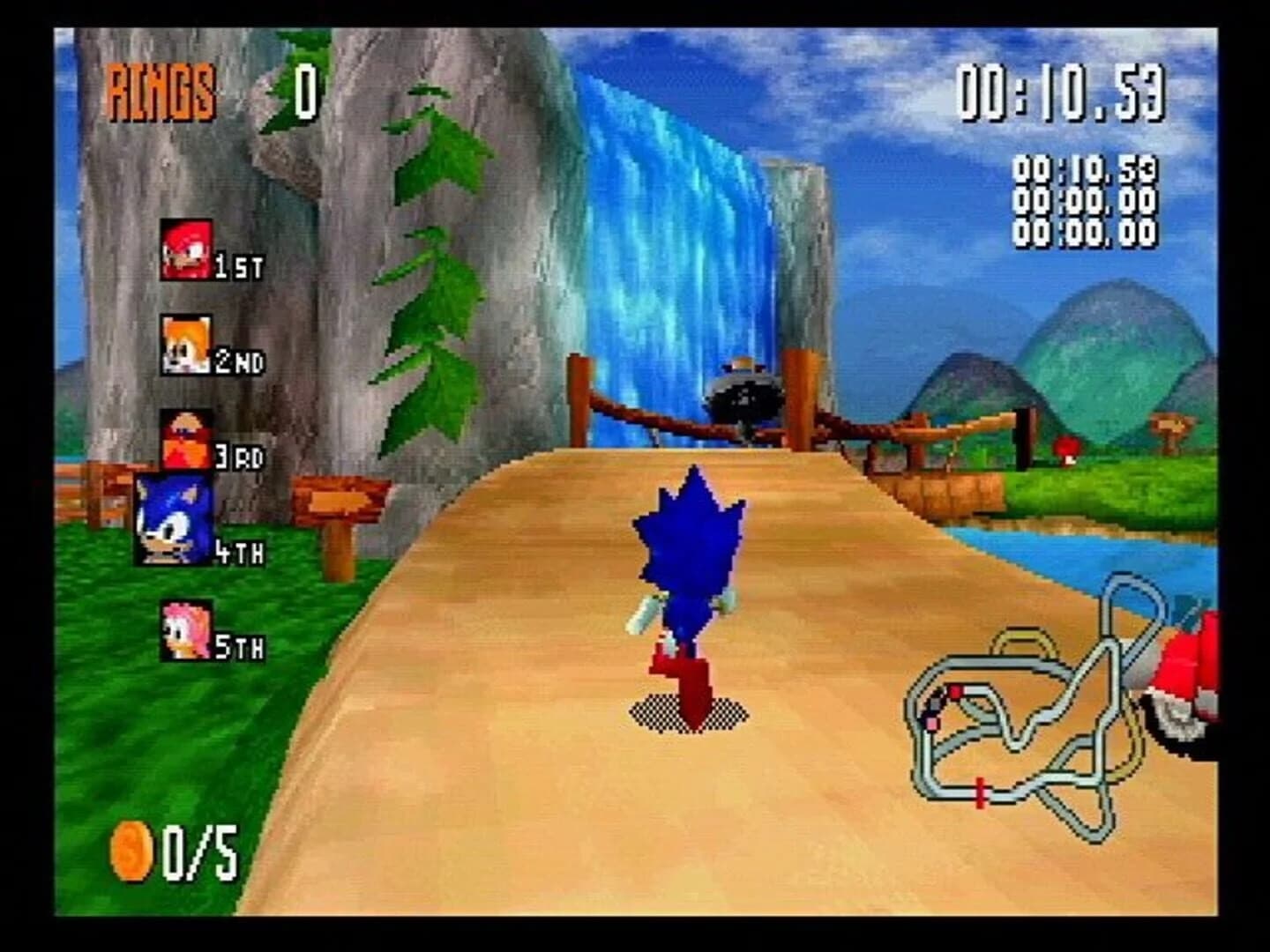Click the gray racer marker on the minimap
The height and width of the screenshot is (952, 1270).
coord(935,704)
